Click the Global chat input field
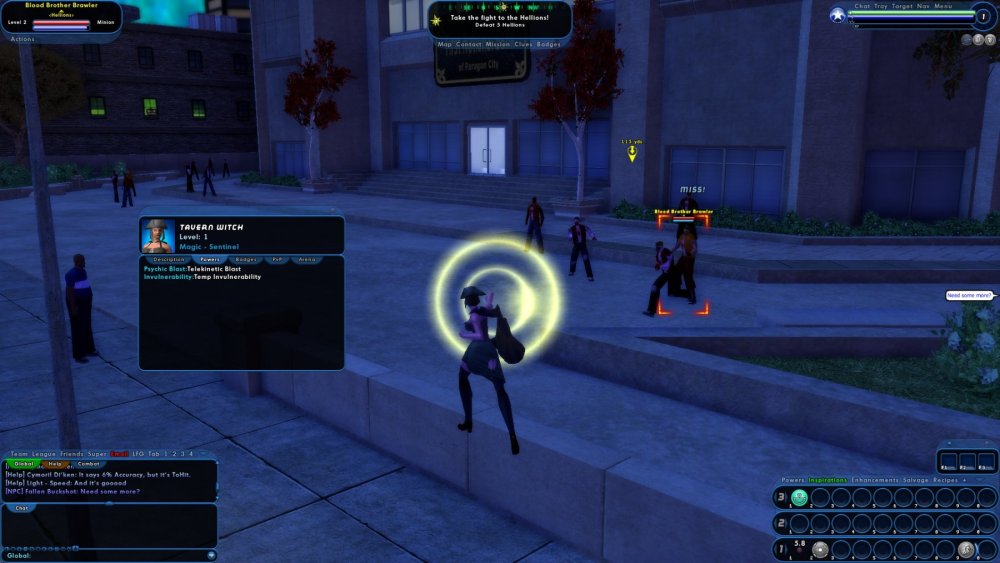1000x563 pixels. [x=110, y=555]
